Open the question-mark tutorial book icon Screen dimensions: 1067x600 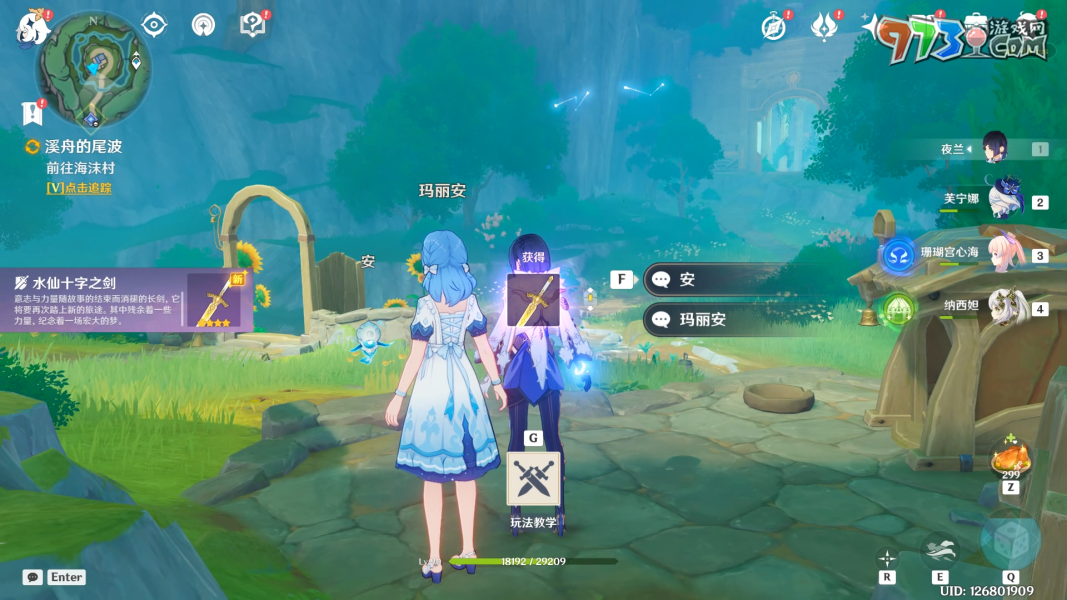coord(253,25)
